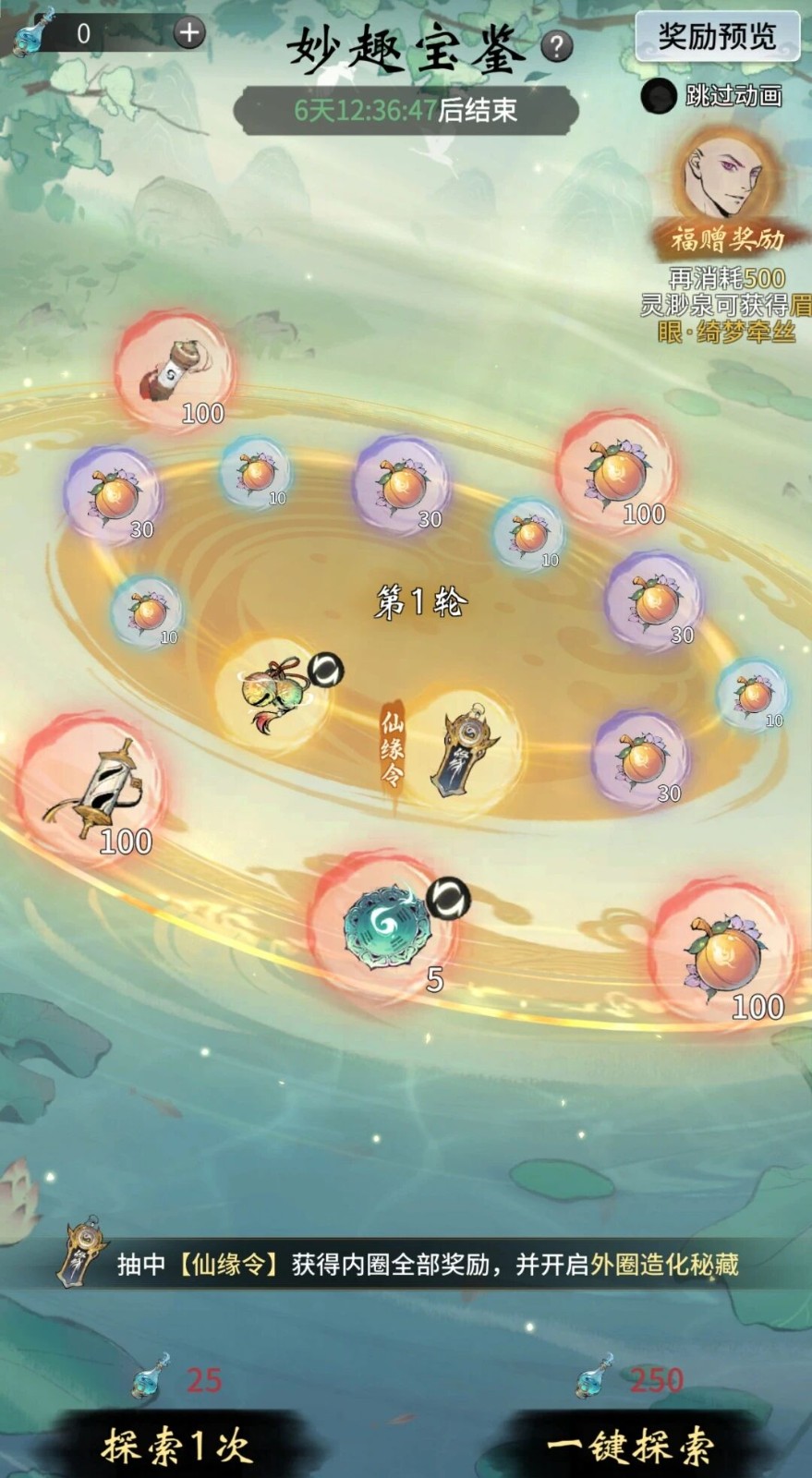The width and height of the screenshot is (812, 1478).
Task: Explore once with 探索1次 button
Action: tap(176, 1444)
